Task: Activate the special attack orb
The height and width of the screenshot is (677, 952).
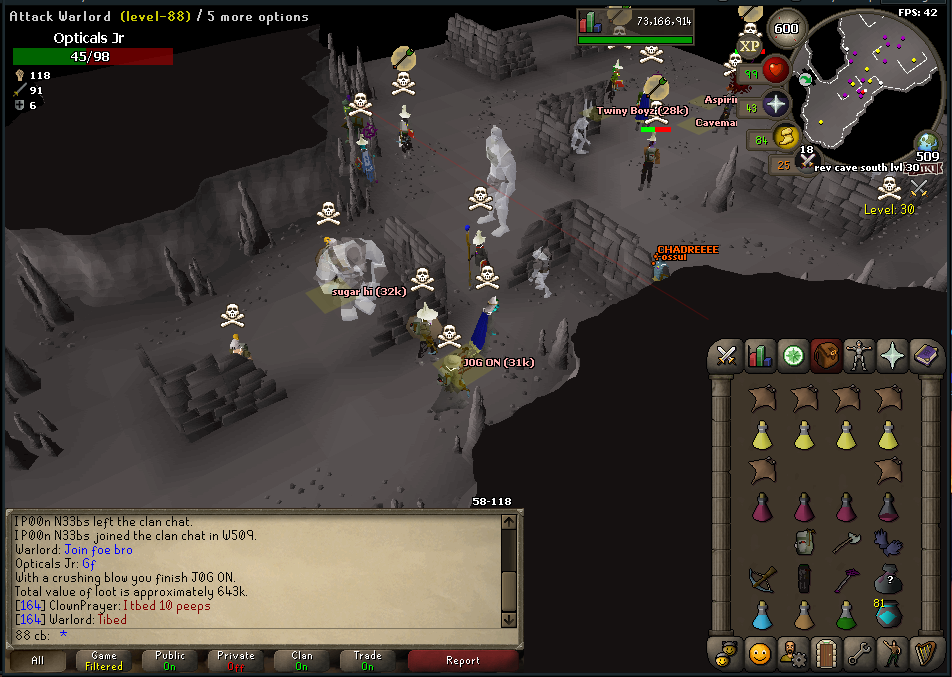Action: [x=807, y=159]
